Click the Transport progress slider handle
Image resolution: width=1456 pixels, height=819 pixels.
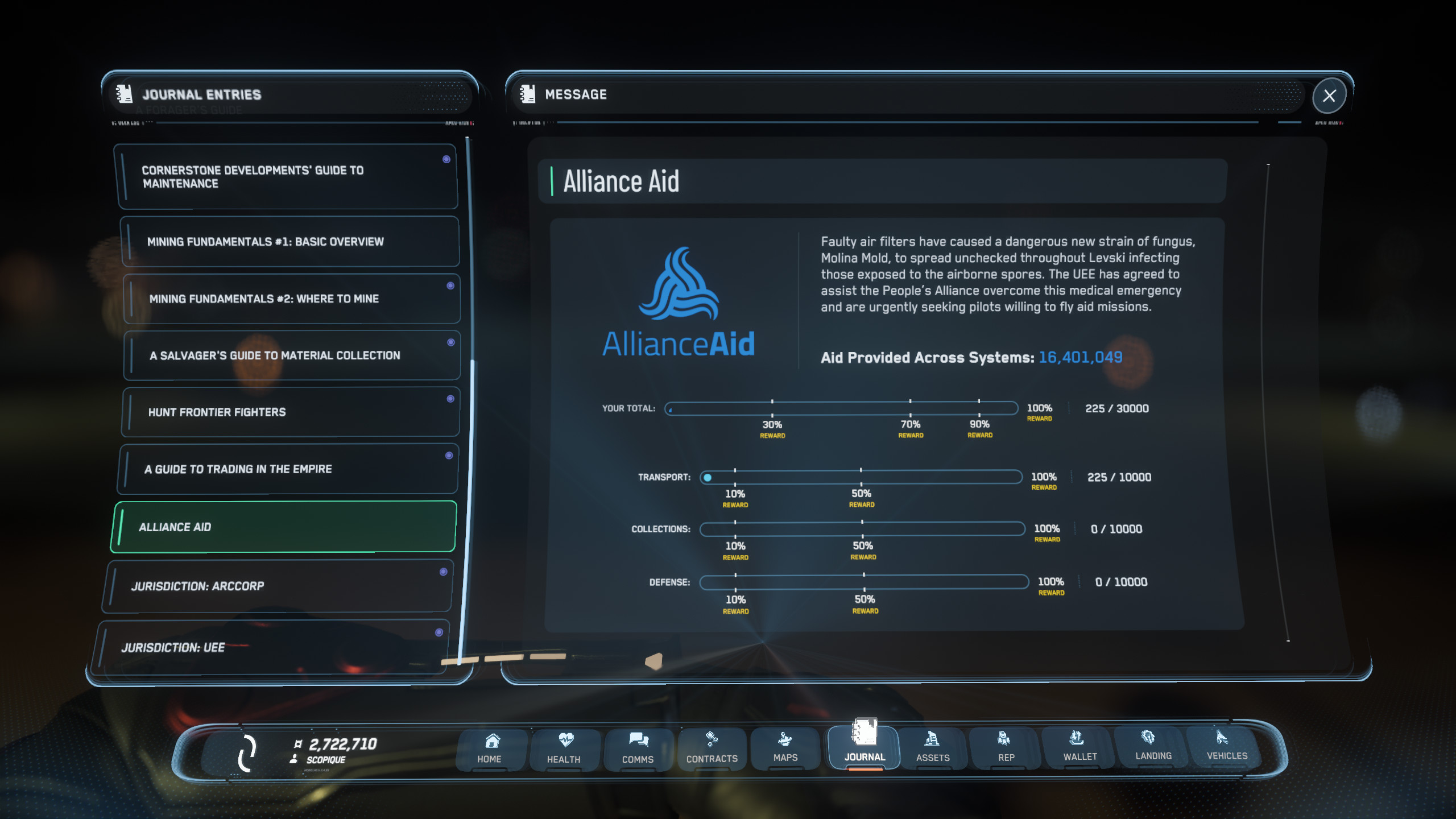[x=707, y=477]
